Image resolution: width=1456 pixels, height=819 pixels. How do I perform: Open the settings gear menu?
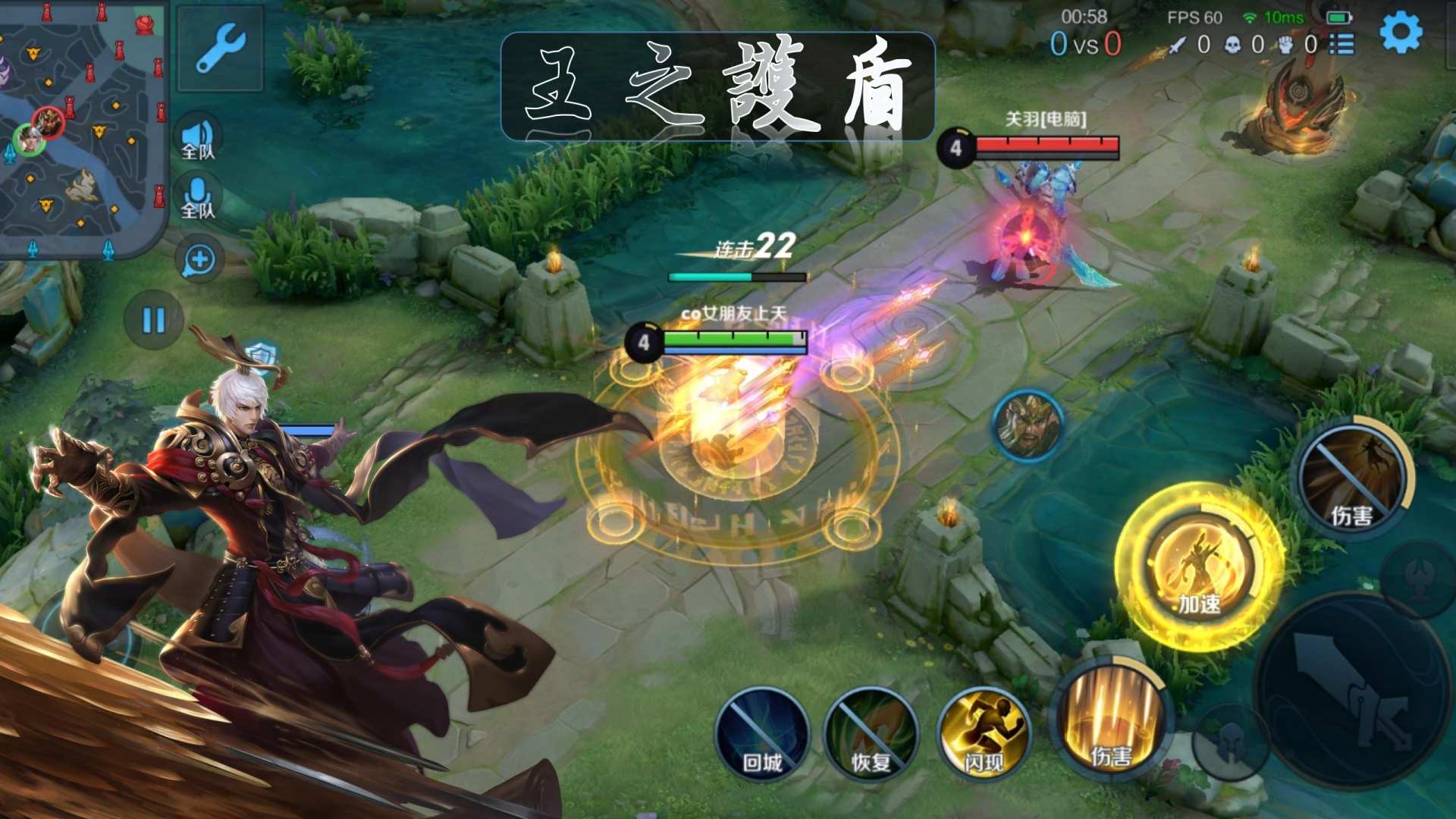pos(1400,33)
